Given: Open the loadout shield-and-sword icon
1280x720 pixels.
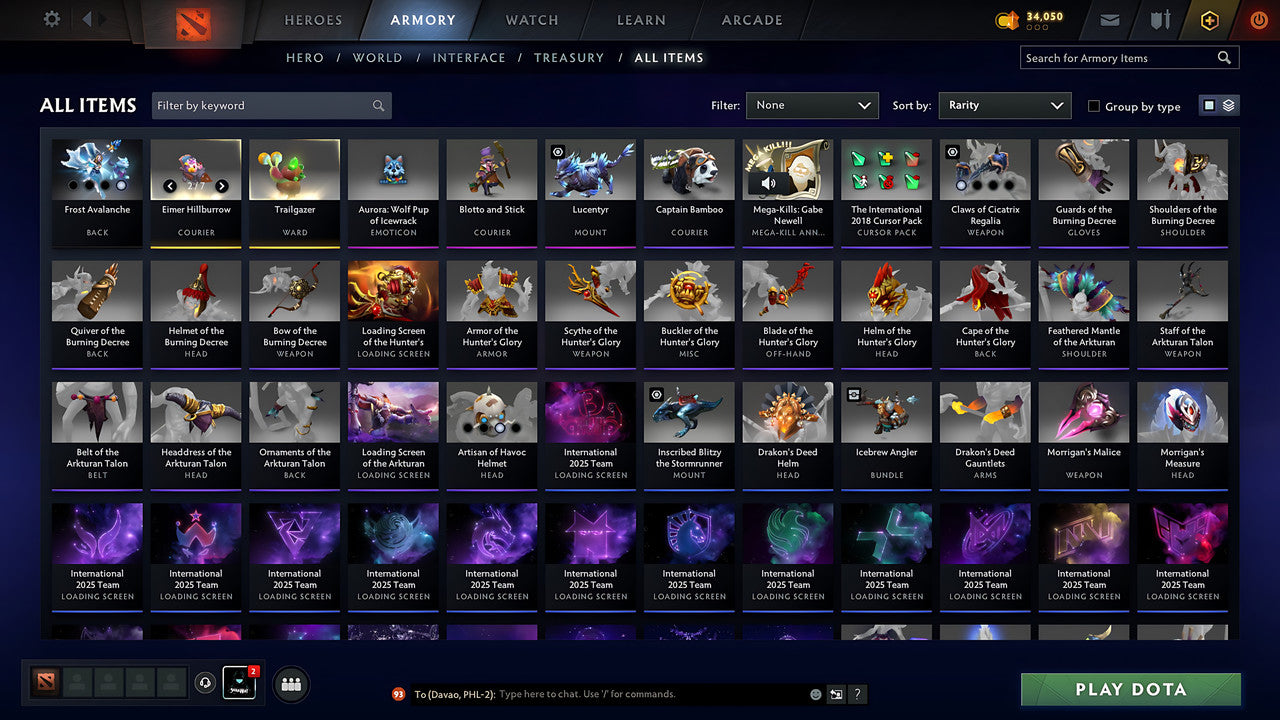Looking at the screenshot, I should coord(1160,19).
